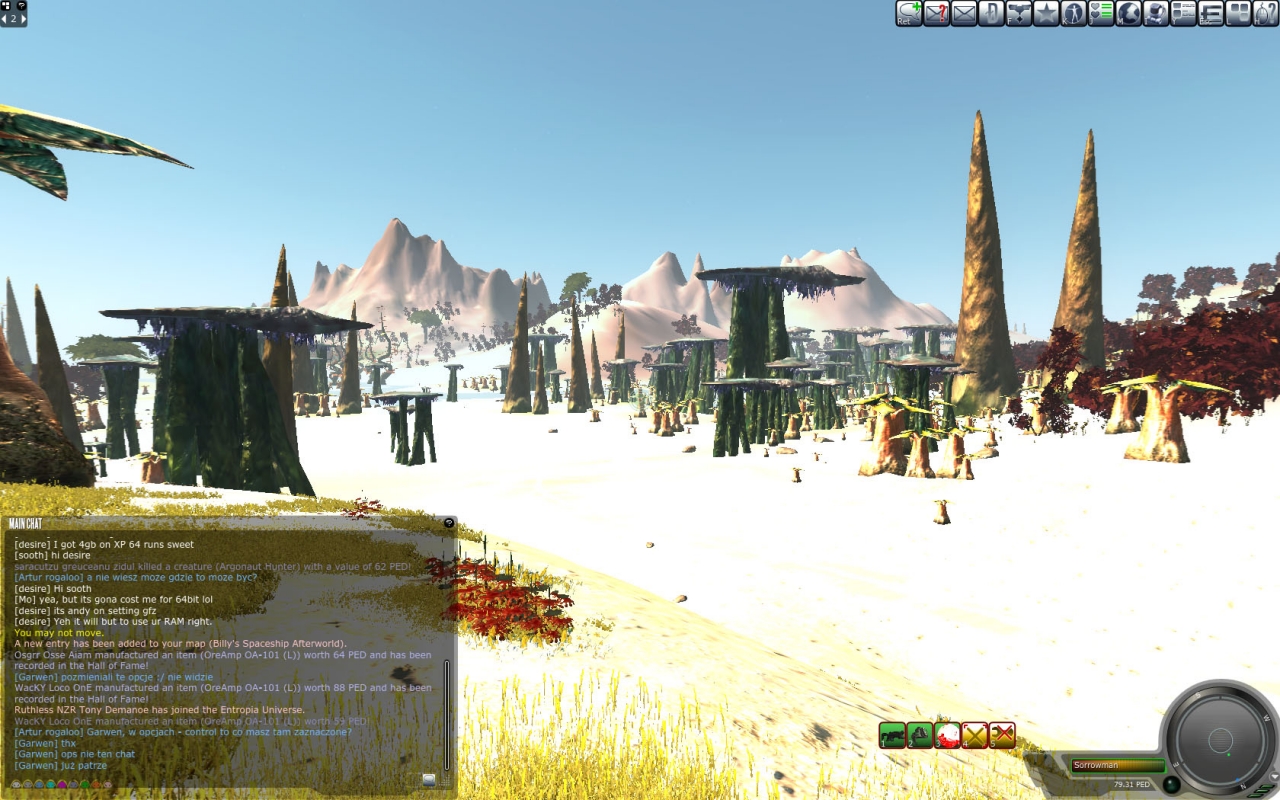1280x800 pixels.
Task: Click the chat bubble button in Main Chat
Action: 429,780
